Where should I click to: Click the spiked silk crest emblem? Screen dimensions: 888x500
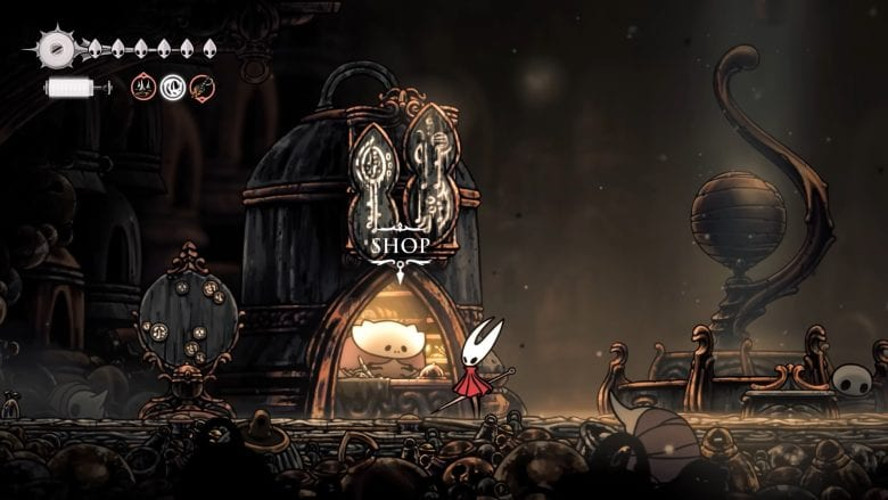click(x=55, y=47)
